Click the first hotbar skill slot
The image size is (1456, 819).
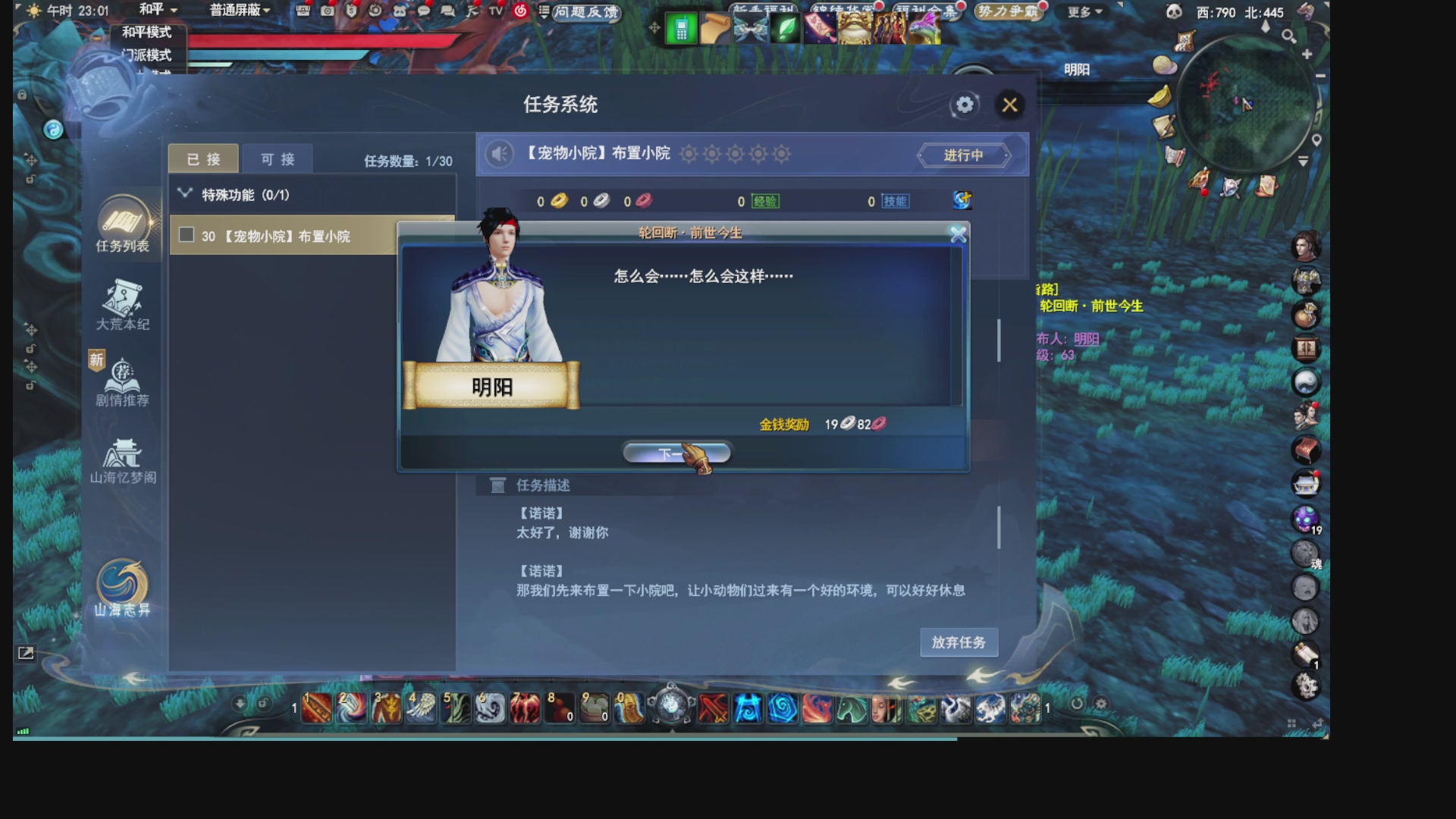[318, 707]
